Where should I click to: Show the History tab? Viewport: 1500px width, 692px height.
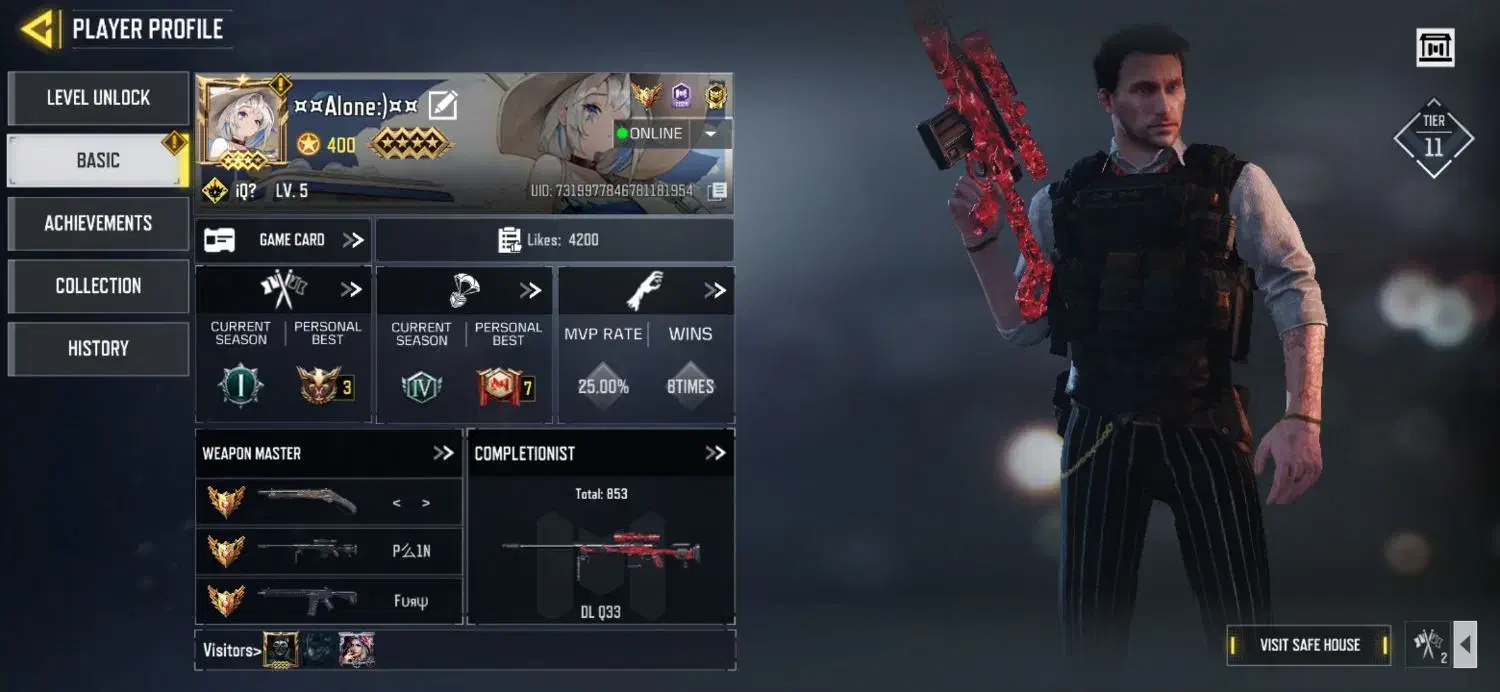click(x=98, y=348)
